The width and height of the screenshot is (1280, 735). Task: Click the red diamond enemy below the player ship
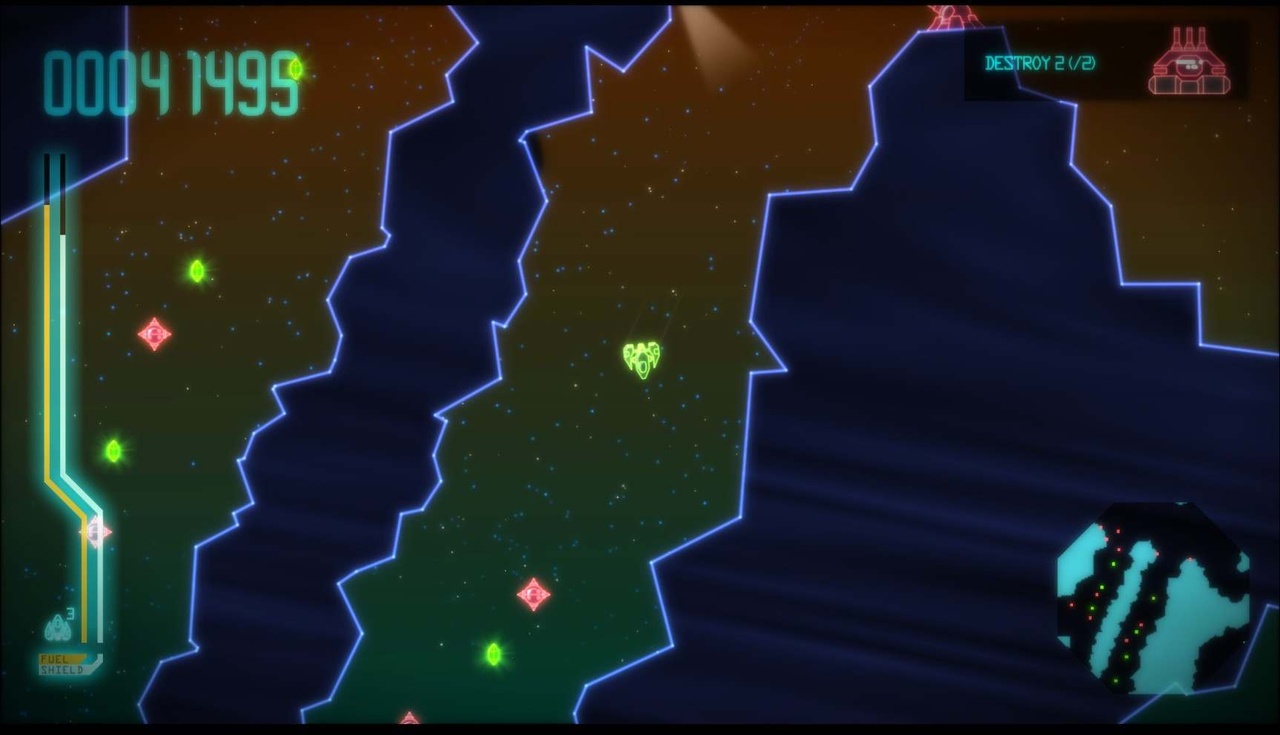532,596
